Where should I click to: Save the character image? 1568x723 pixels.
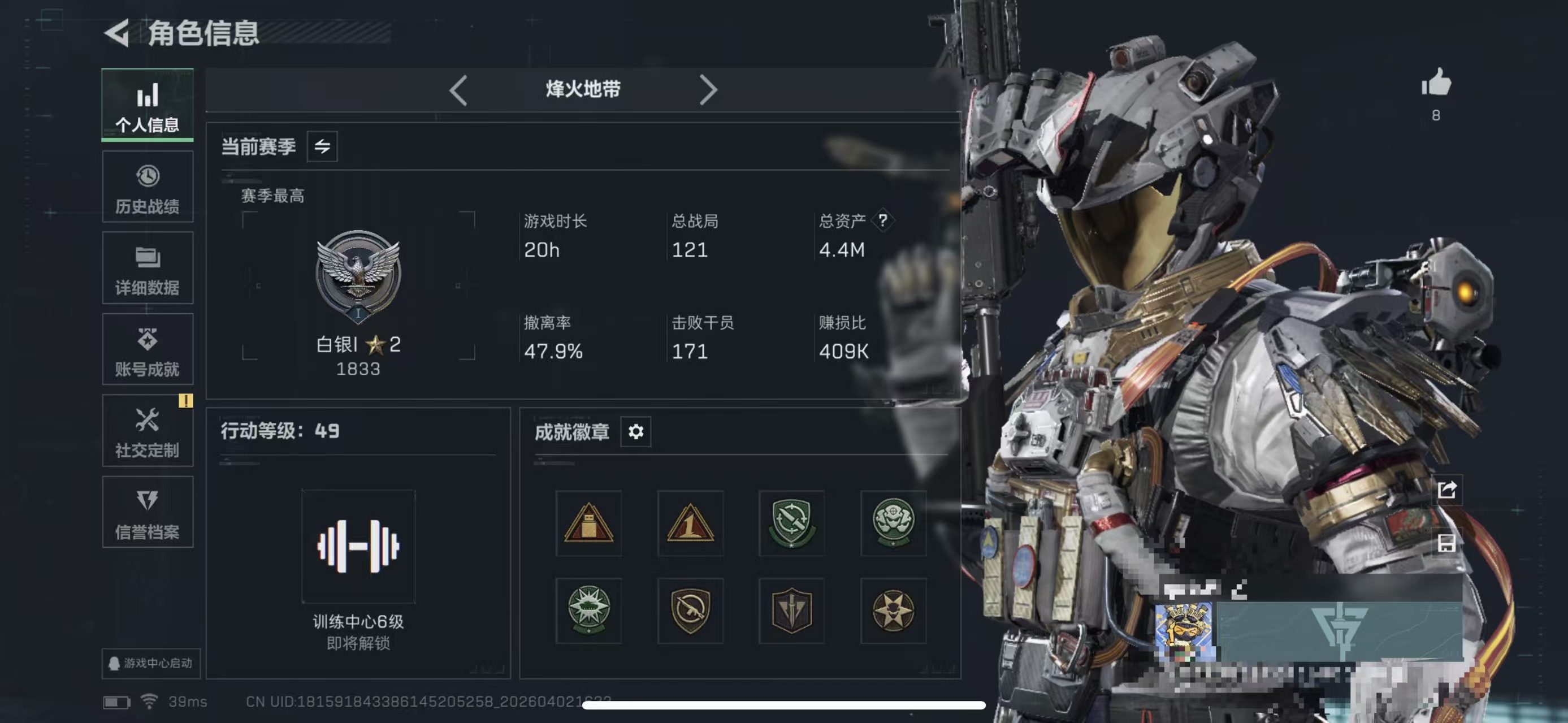pos(1447,543)
